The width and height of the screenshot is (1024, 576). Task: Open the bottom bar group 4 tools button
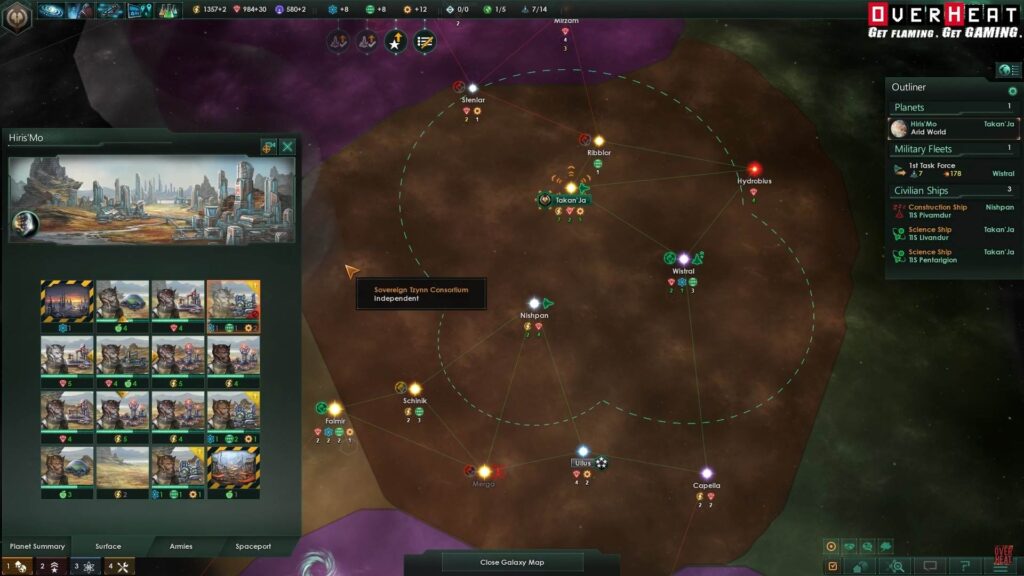click(118, 567)
